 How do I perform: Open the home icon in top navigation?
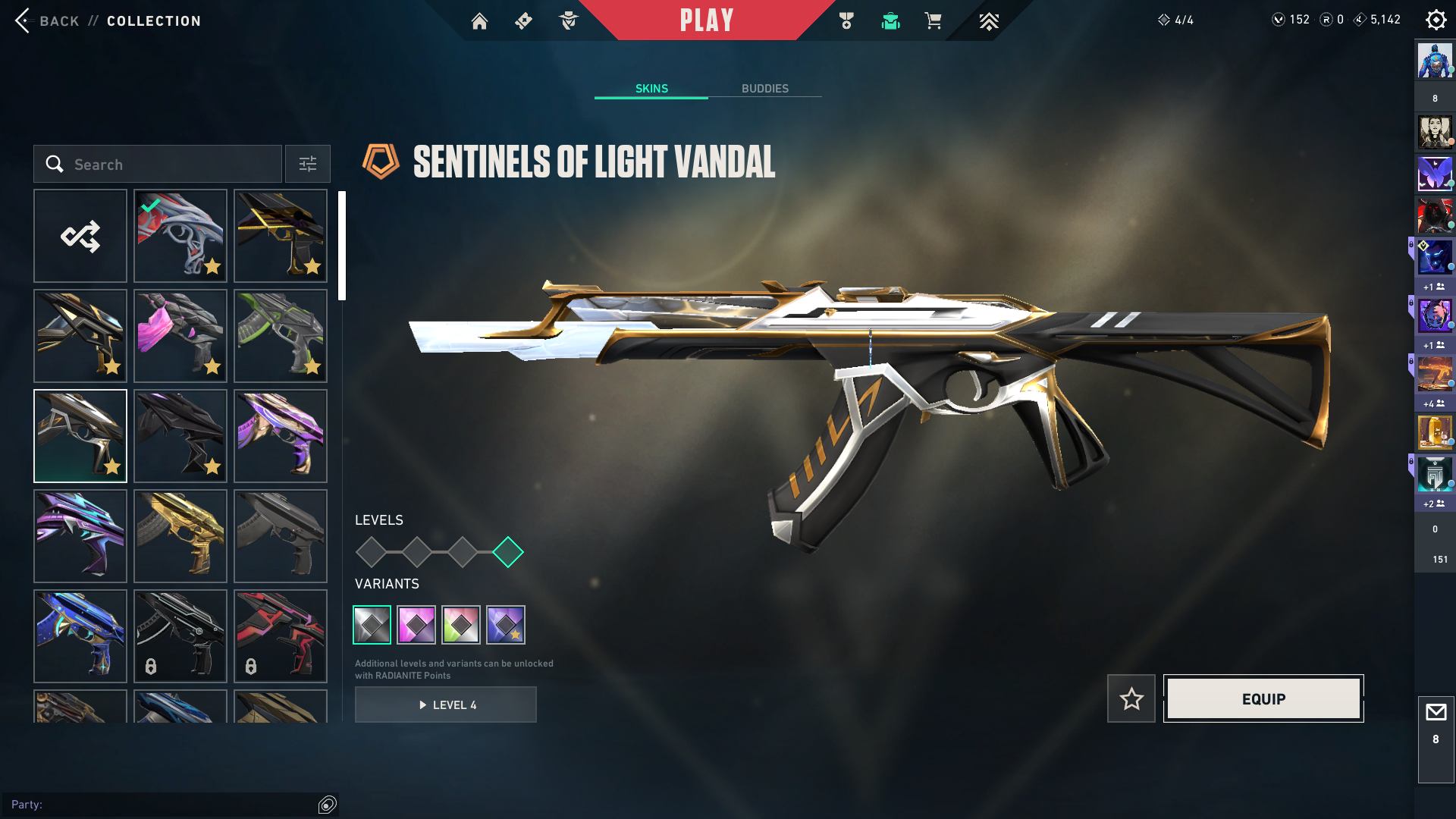click(479, 21)
